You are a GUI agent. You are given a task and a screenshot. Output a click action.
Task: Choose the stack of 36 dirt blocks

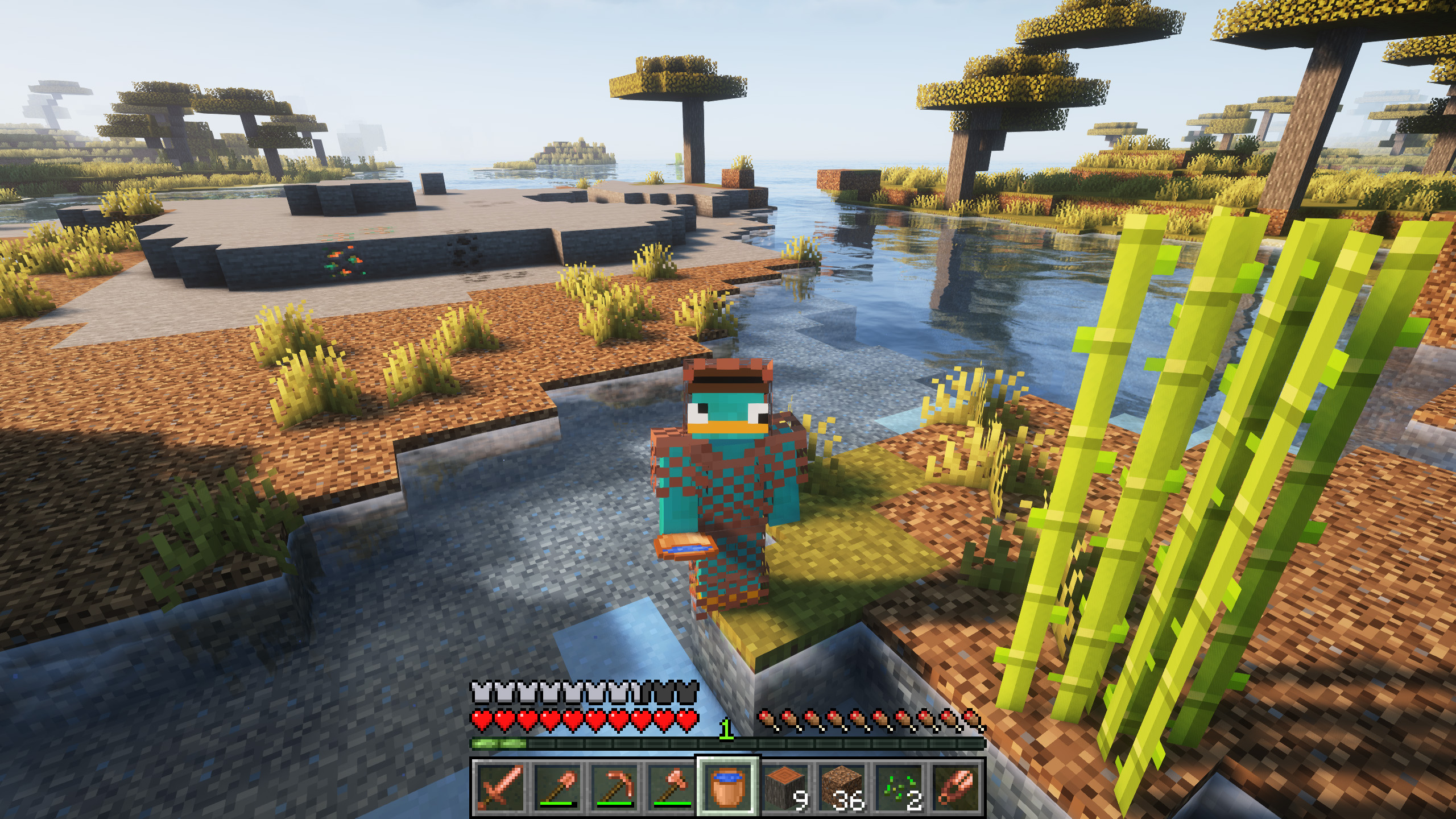(x=842, y=785)
